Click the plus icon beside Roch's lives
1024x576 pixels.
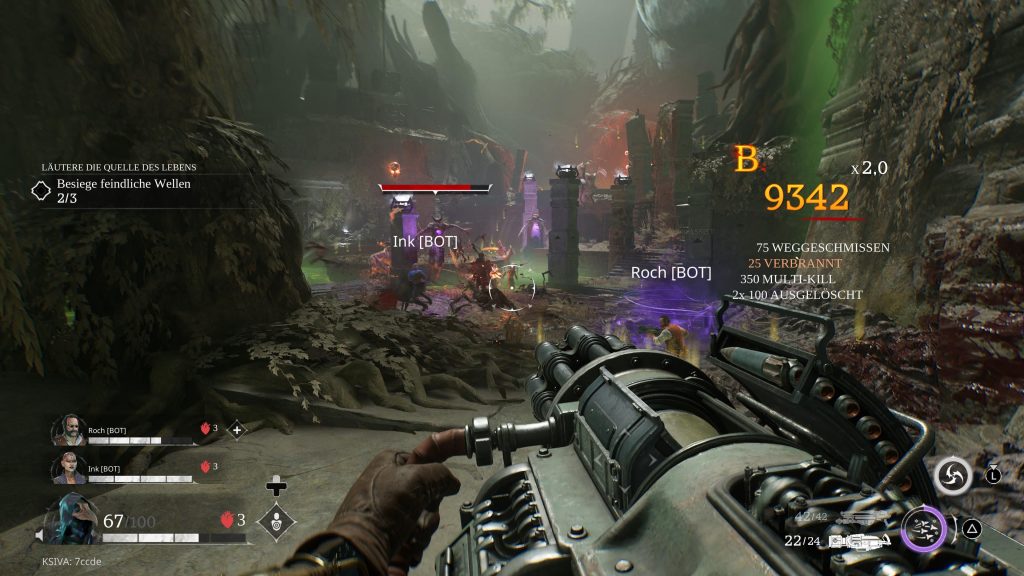[x=237, y=430]
